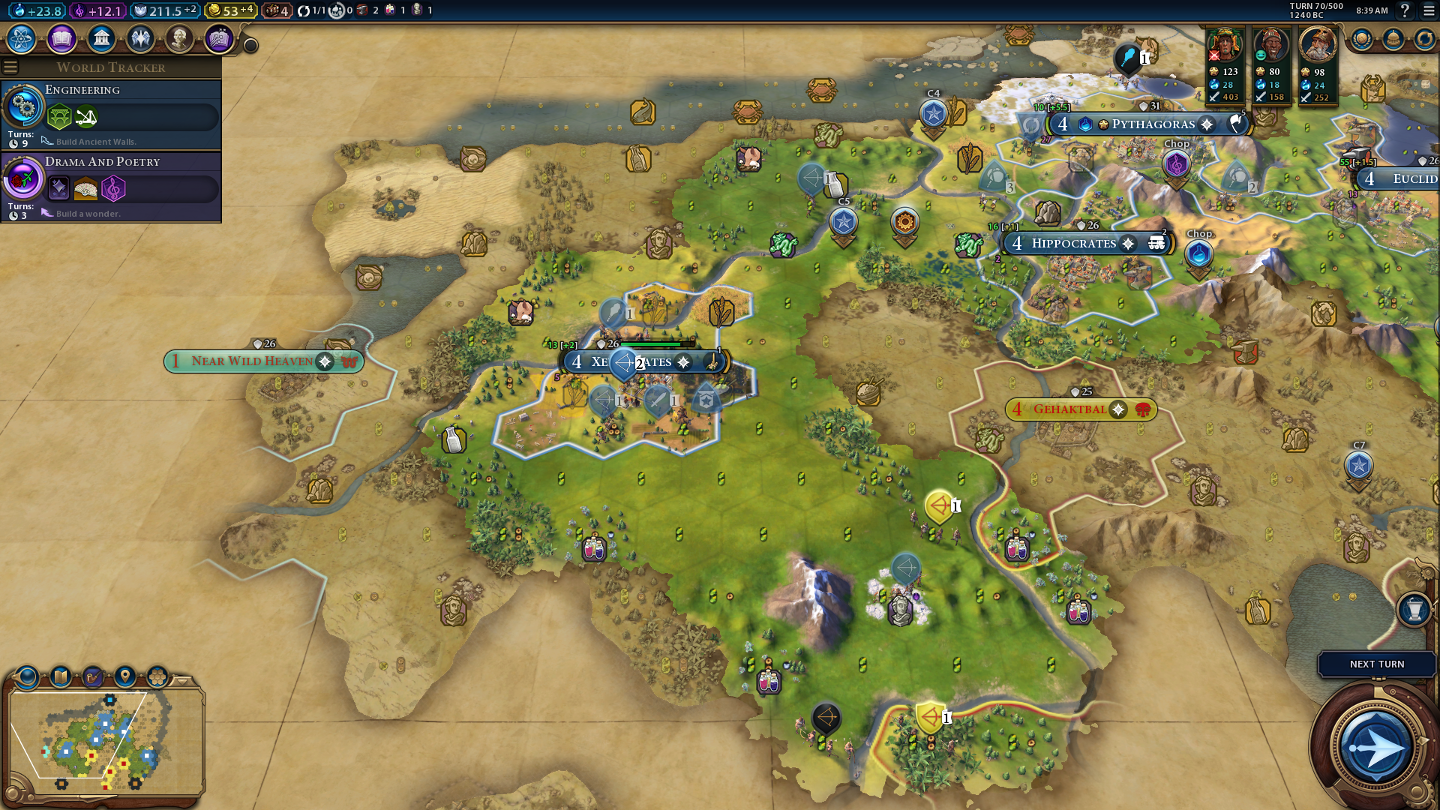
Task: Open the Pythagoras city banner
Action: [1152, 124]
